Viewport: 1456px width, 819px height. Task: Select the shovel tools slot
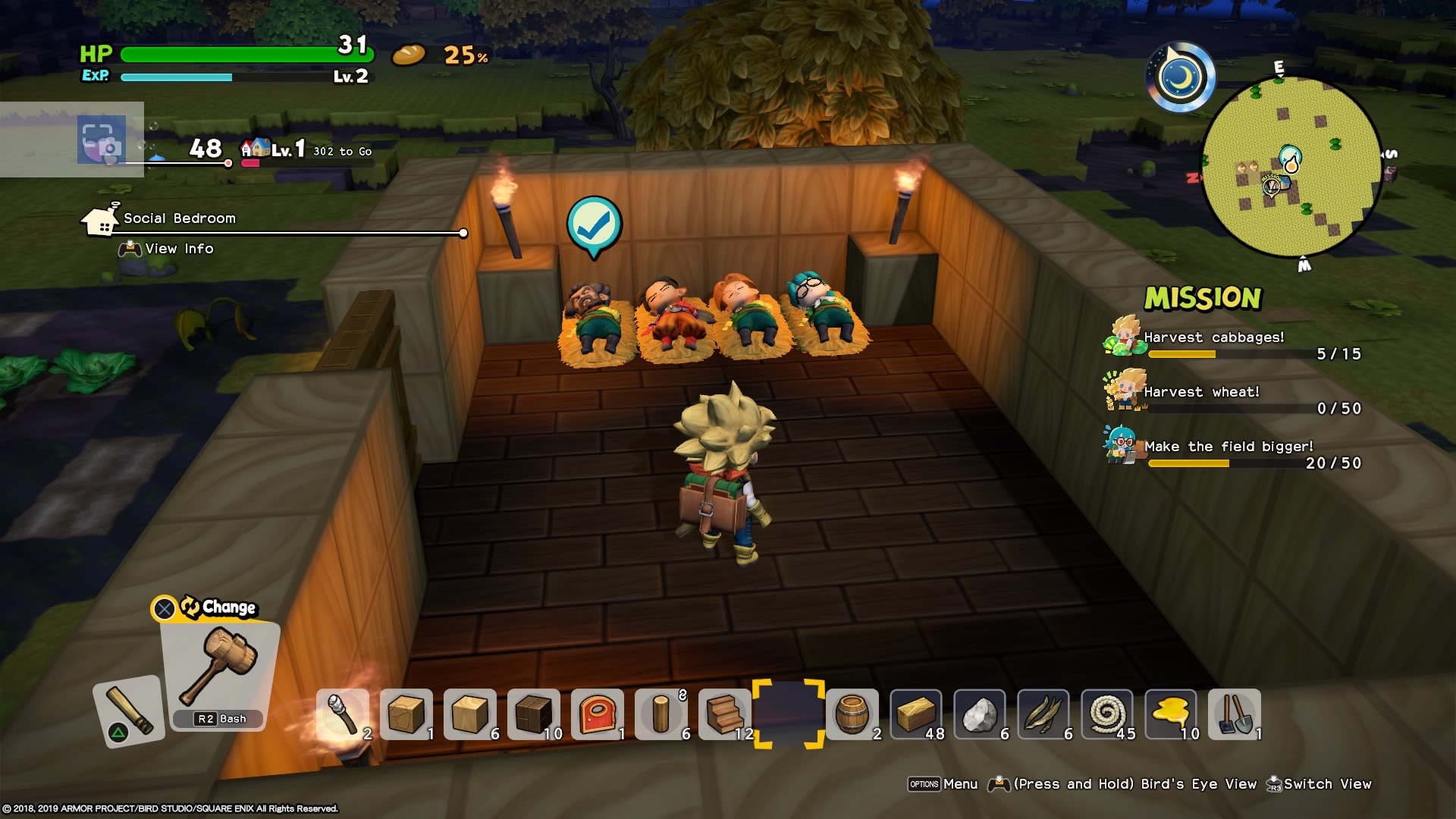coord(1235,714)
